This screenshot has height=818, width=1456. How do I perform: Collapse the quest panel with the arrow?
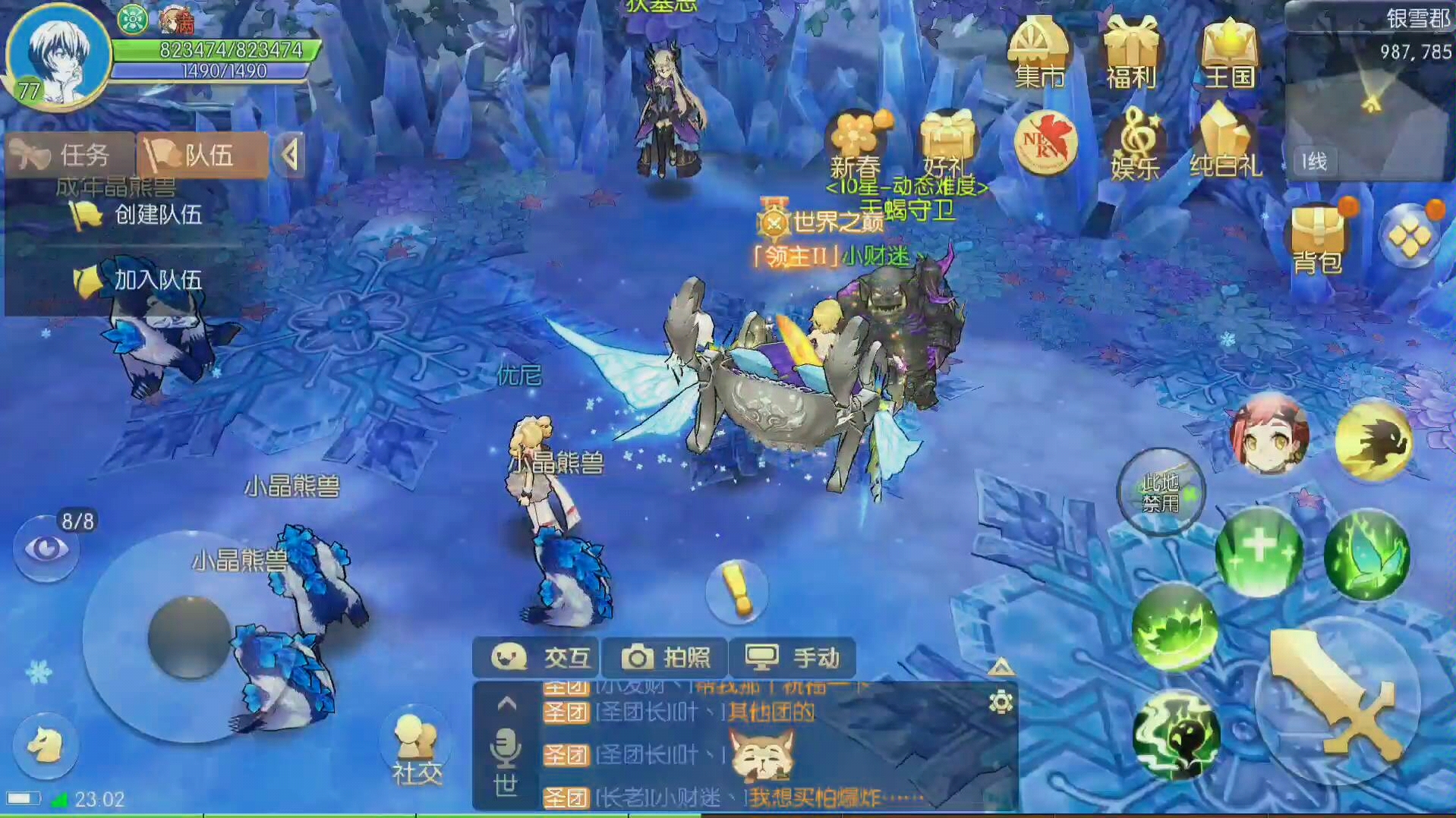tap(289, 156)
